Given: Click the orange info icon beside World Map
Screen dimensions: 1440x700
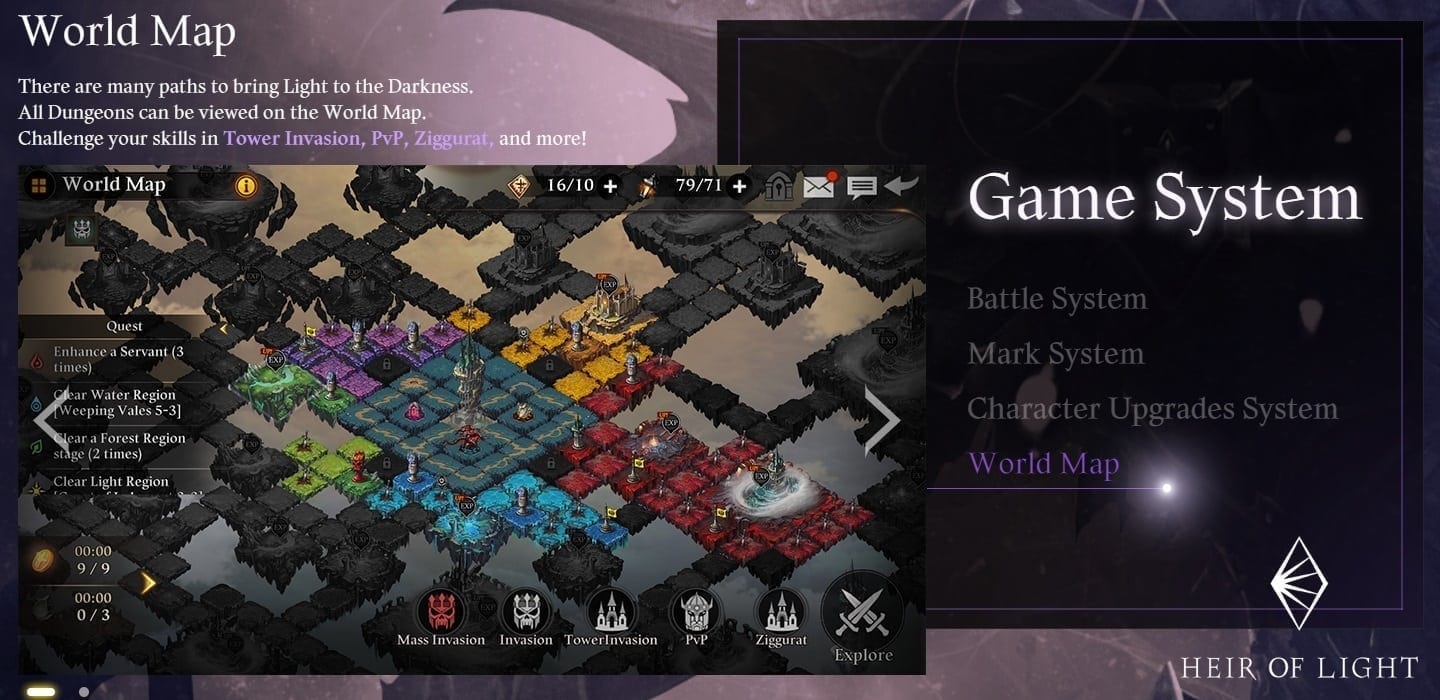Looking at the screenshot, I should [246, 186].
